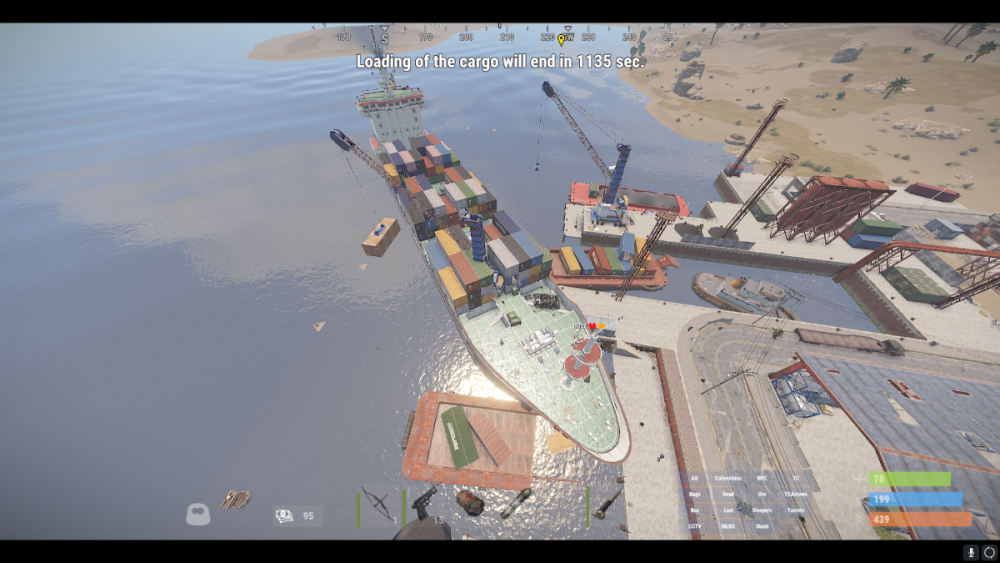1000x563 pixels.
Task: Toggle the TC filter
Action: (796, 478)
